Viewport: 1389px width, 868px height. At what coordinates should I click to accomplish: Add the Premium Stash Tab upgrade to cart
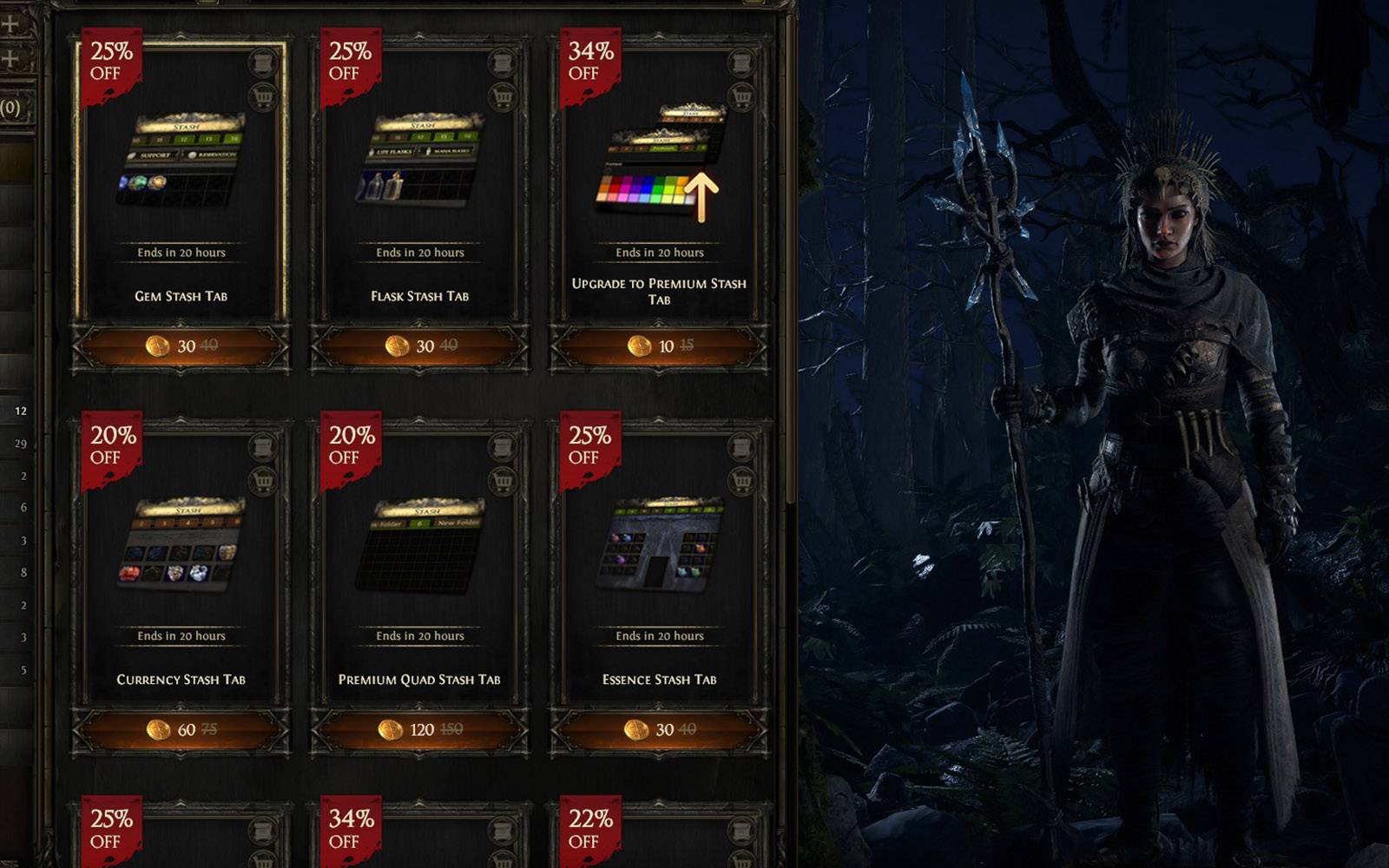coord(741,97)
